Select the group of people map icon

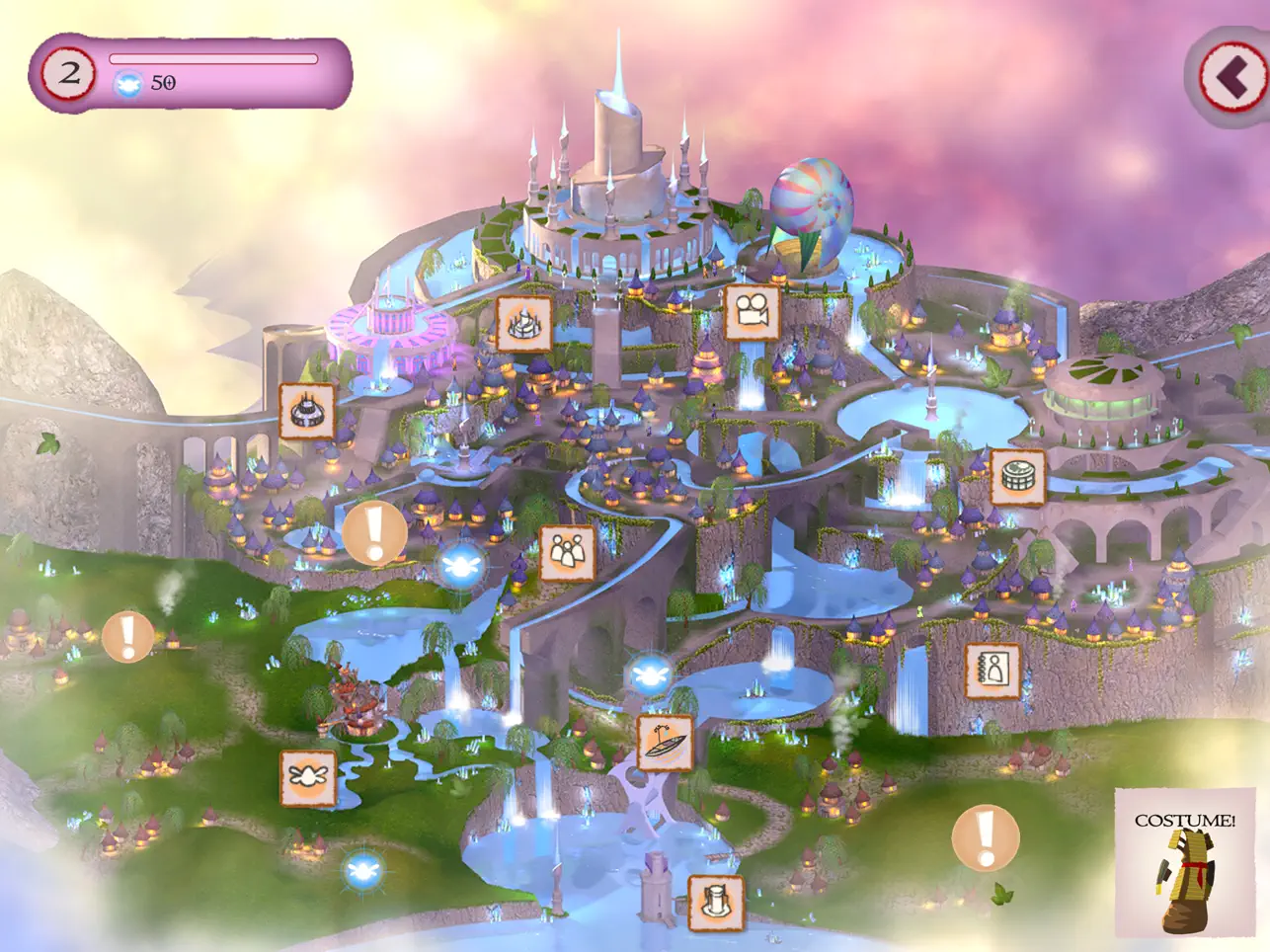coord(568,553)
